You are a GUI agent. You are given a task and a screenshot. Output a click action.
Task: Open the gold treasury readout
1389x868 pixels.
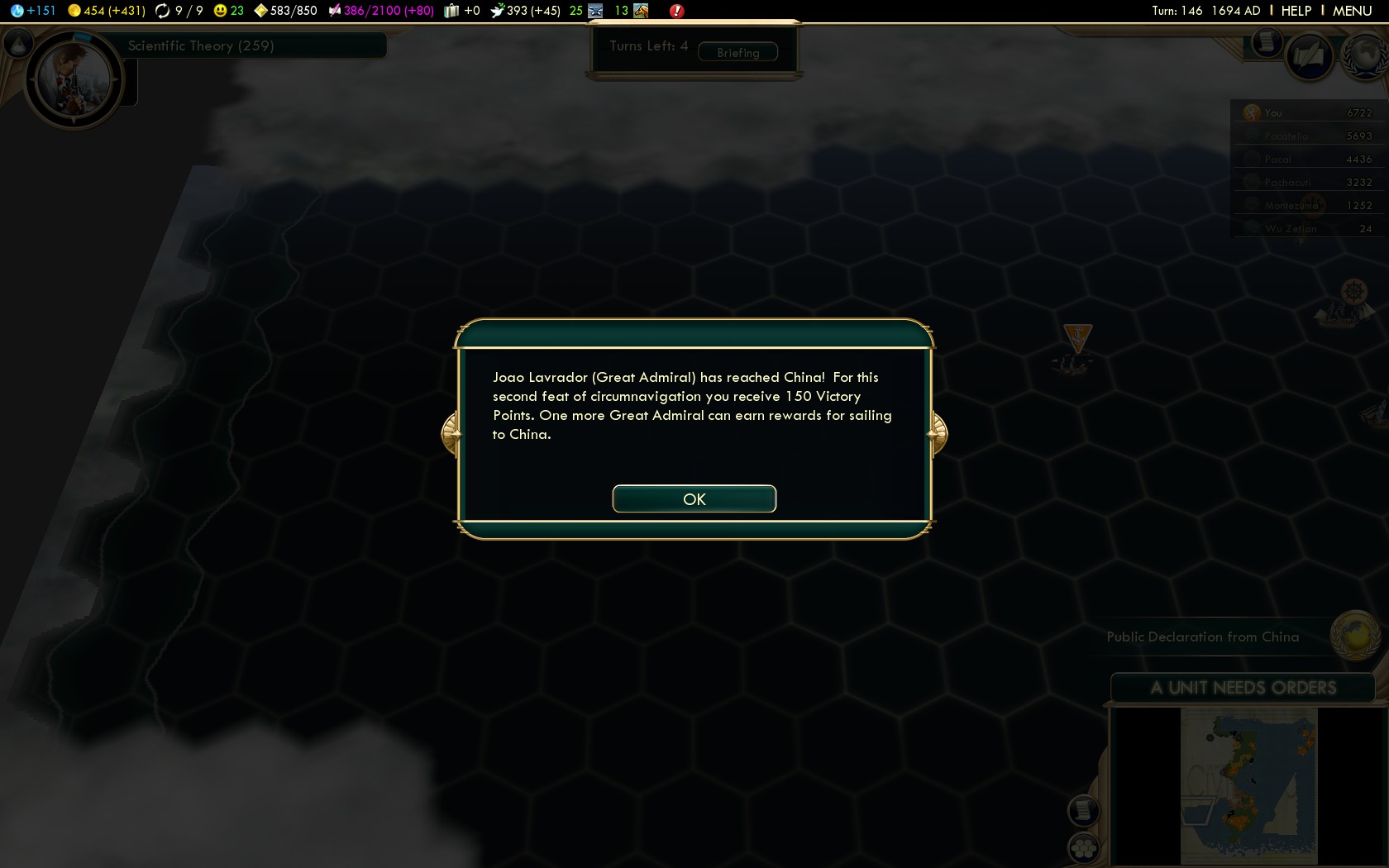107,11
